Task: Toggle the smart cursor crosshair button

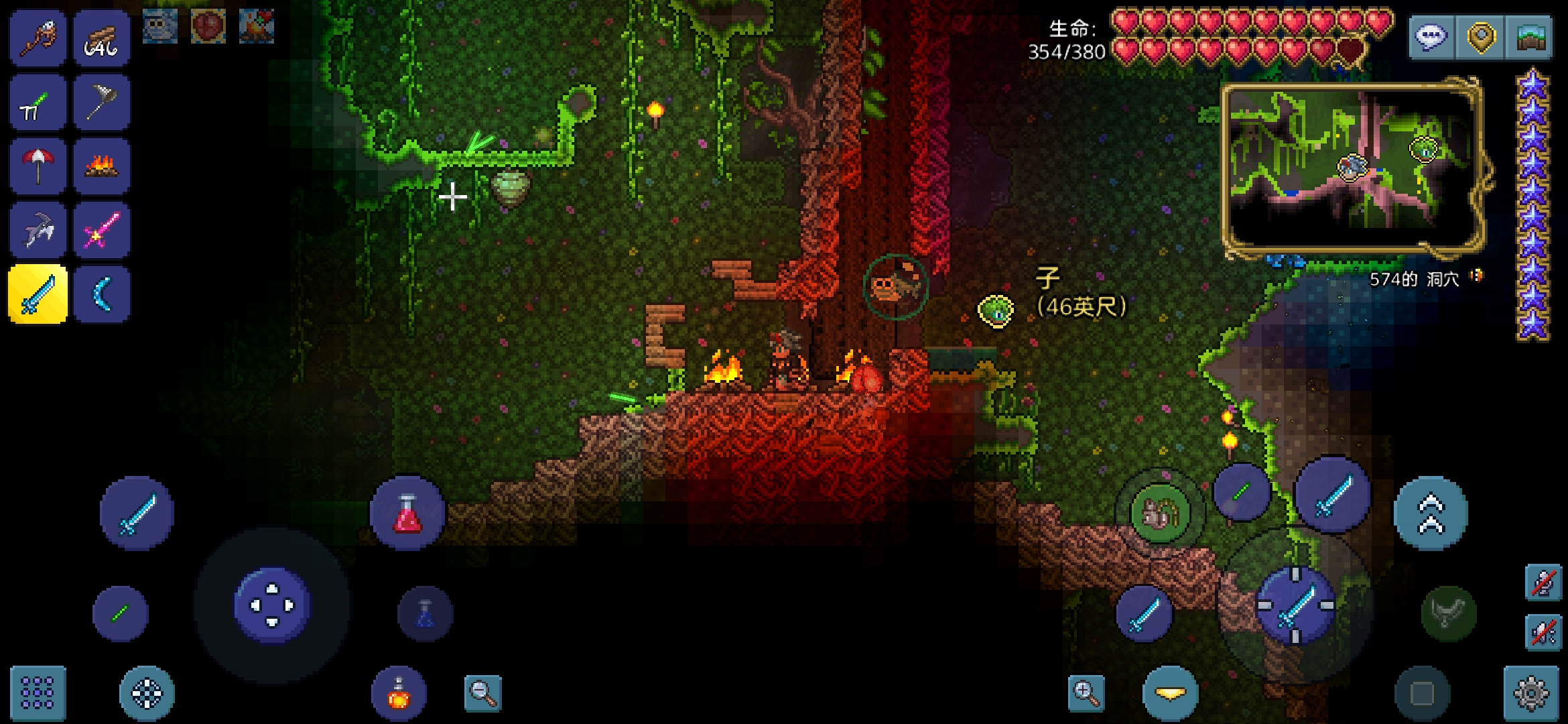Action: tap(147, 692)
